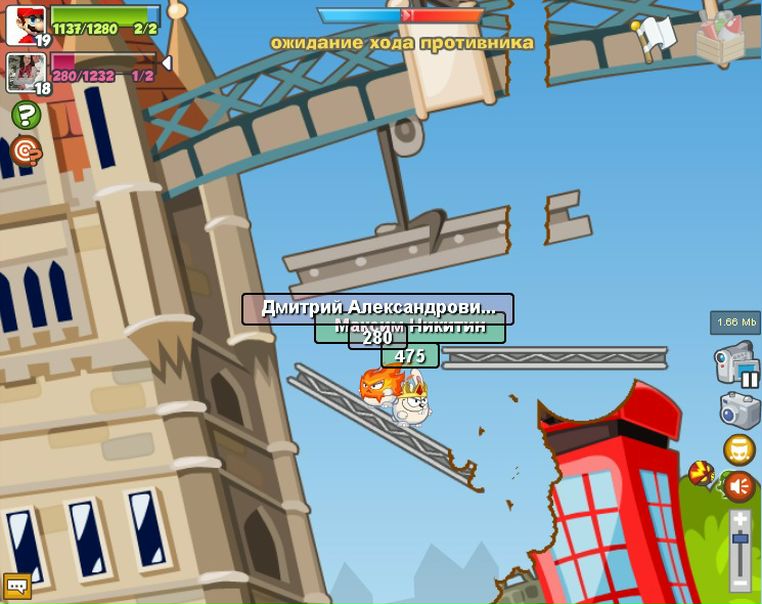Select the Mario player avatar
This screenshot has width=762, height=604.
tap(26, 24)
